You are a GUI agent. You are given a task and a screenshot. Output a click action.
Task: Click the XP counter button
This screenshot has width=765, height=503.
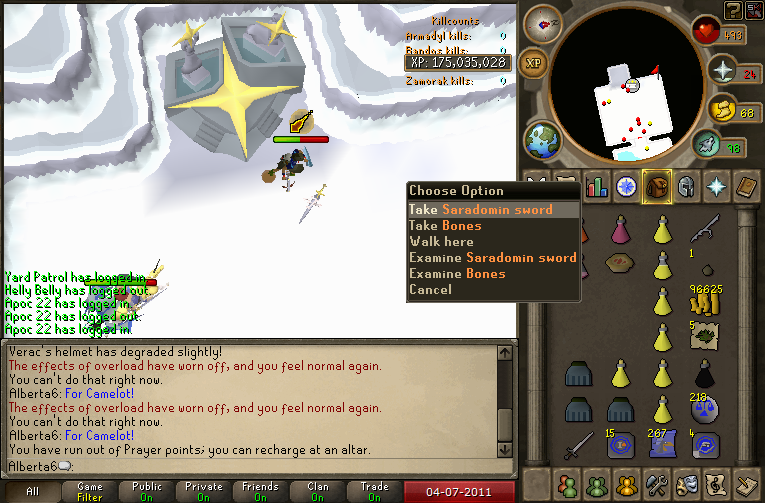(x=536, y=61)
